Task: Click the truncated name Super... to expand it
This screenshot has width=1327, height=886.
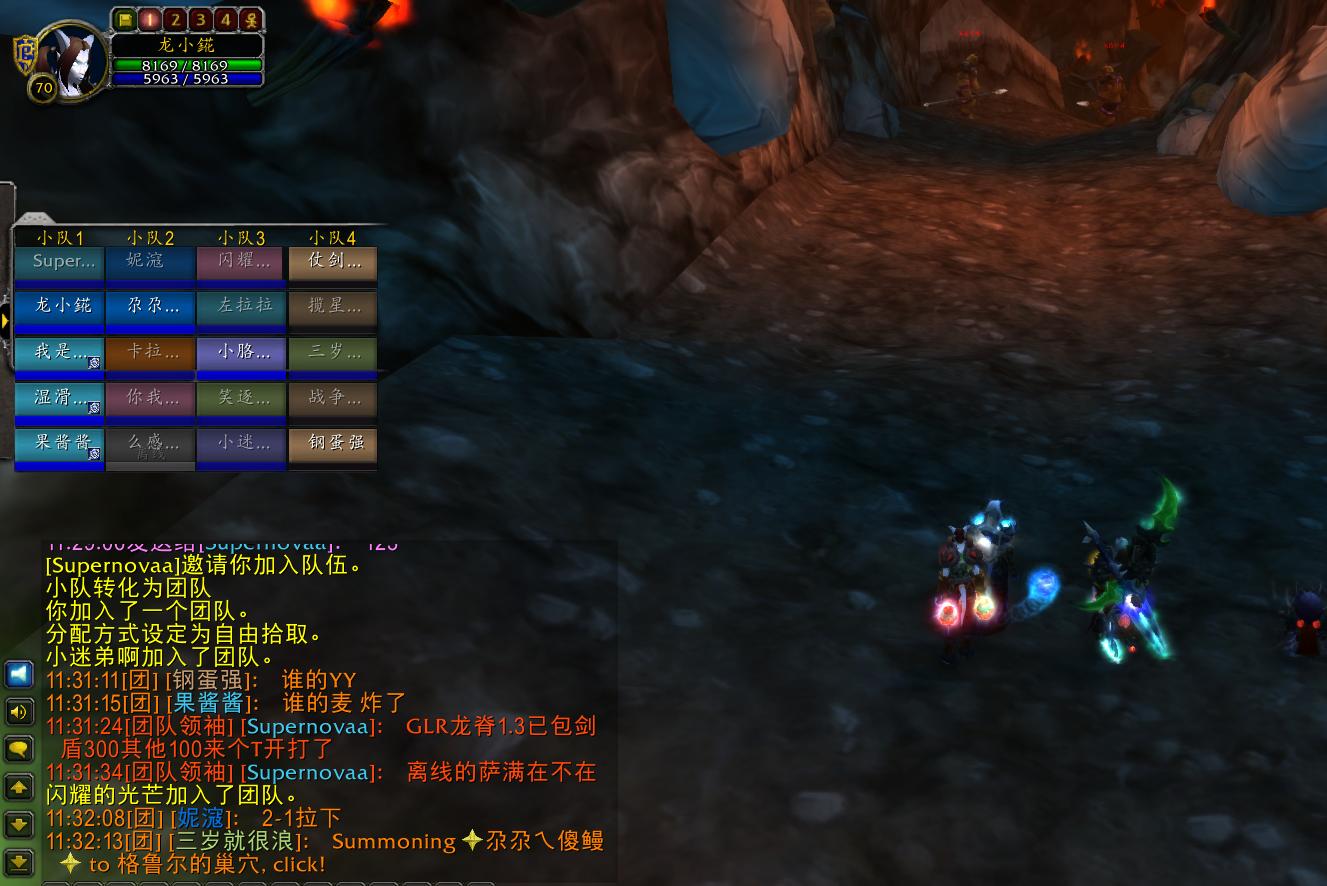Action: pos(59,261)
